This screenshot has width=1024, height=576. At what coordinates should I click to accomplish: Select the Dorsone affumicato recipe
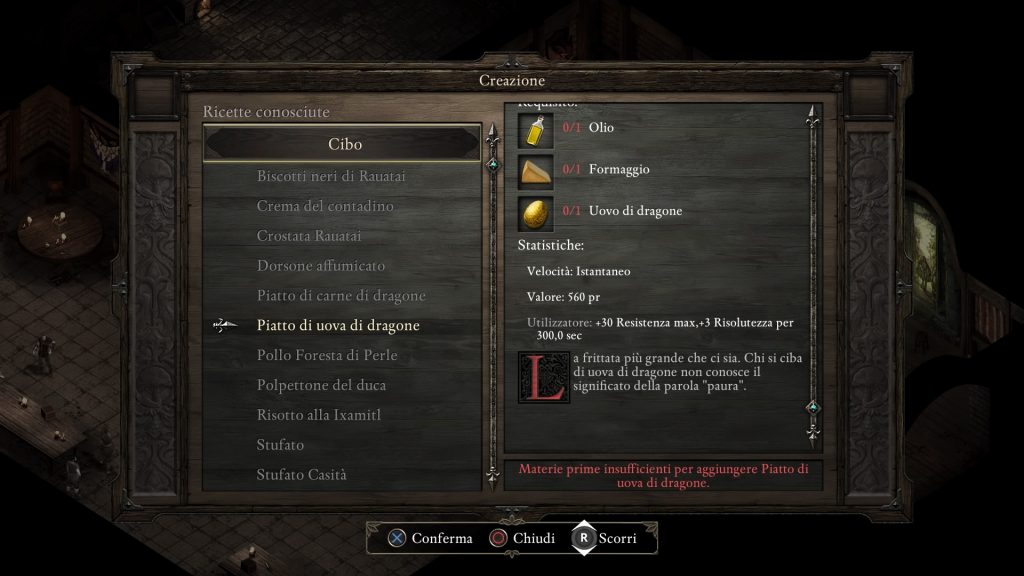point(321,266)
